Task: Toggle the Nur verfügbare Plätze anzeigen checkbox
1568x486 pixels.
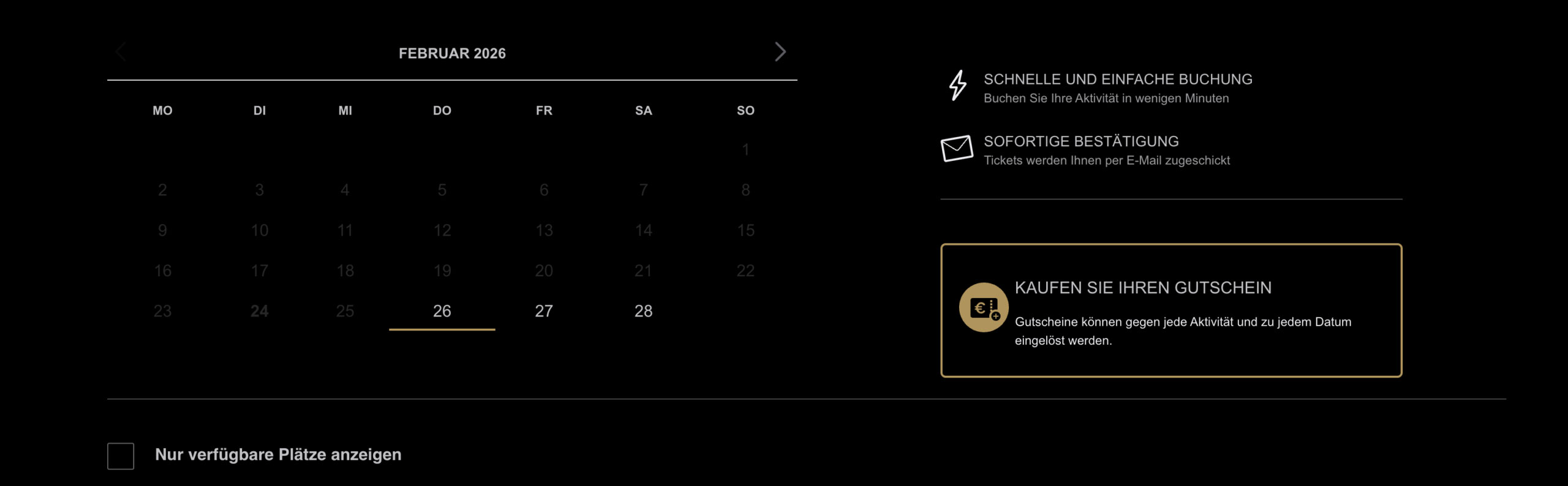Action: pyautogui.click(x=121, y=456)
